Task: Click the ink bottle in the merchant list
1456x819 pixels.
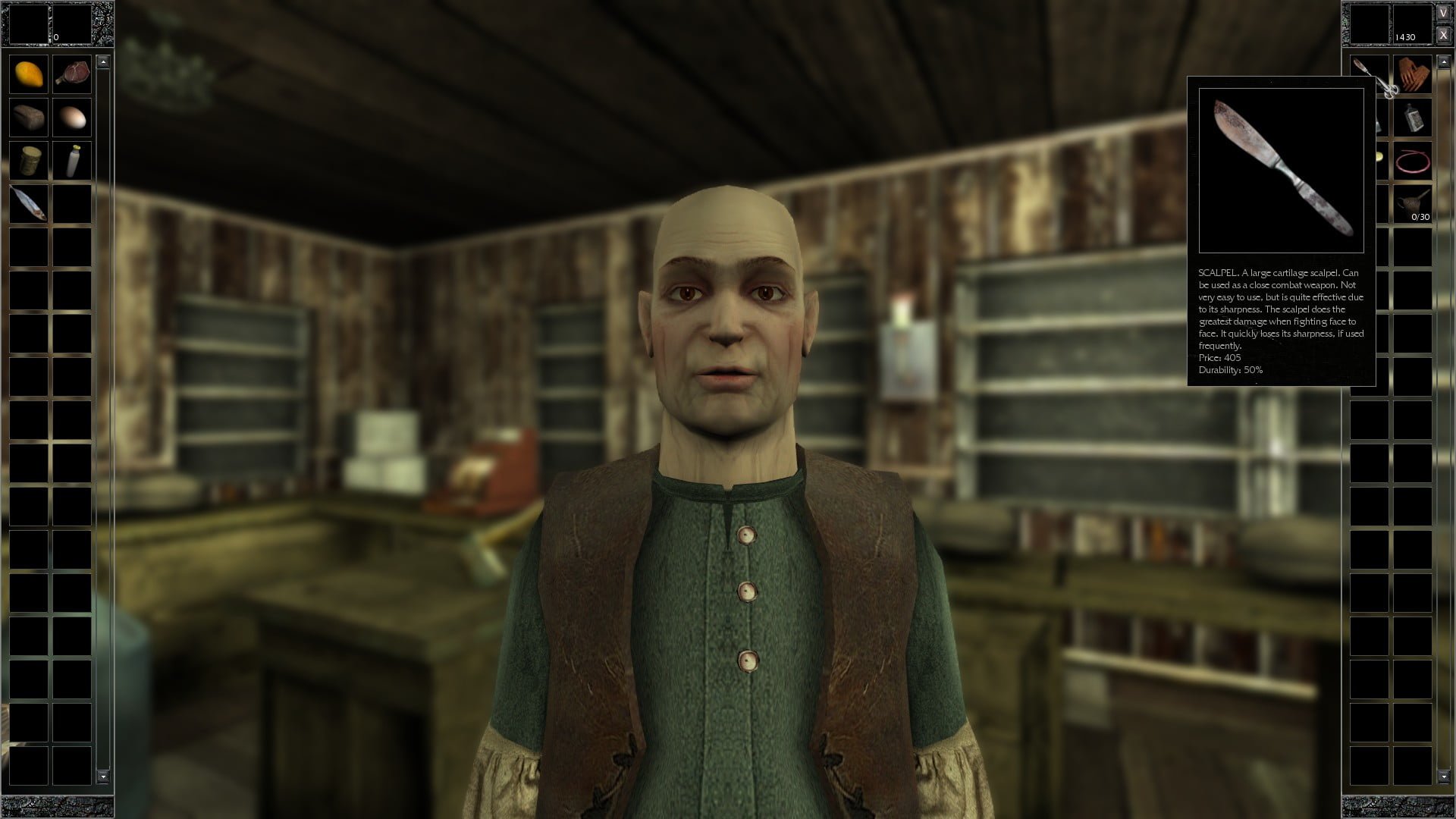Action: pos(1414,118)
